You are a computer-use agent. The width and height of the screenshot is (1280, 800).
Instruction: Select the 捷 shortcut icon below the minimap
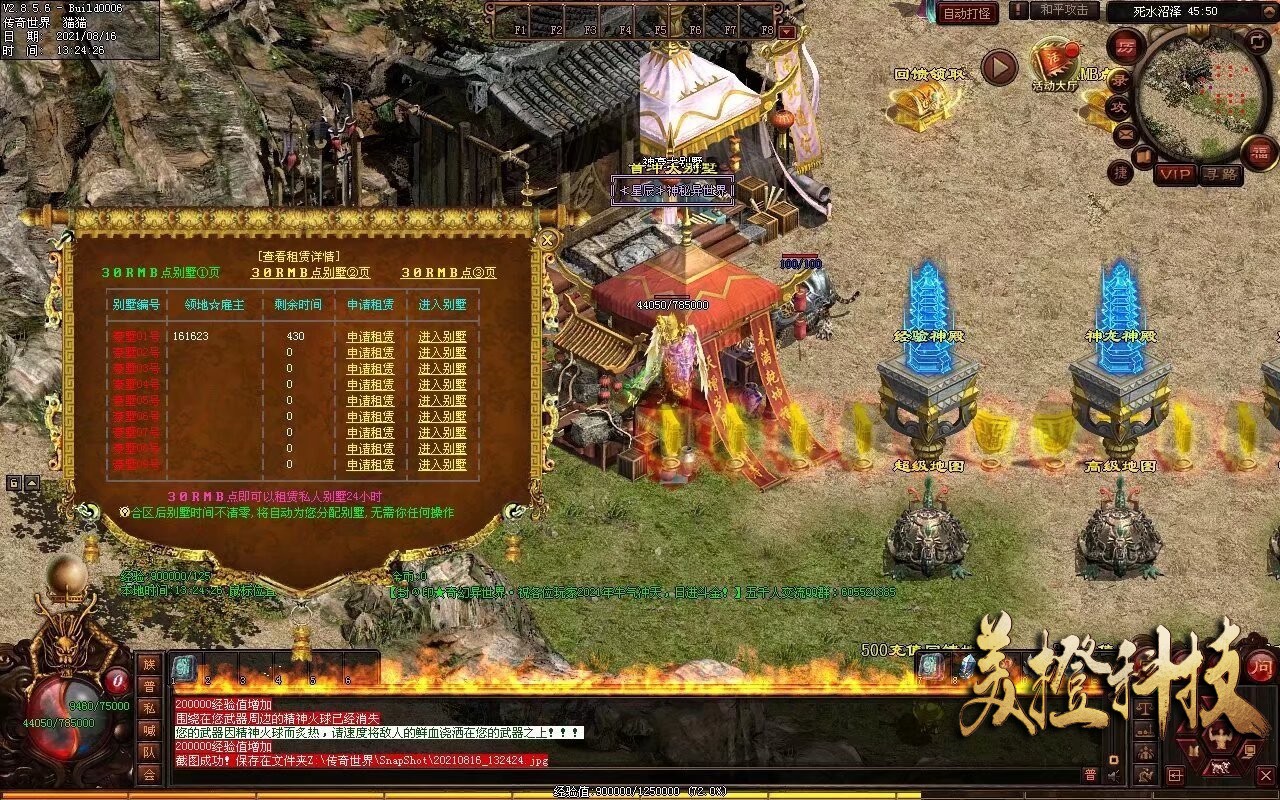[1118, 172]
